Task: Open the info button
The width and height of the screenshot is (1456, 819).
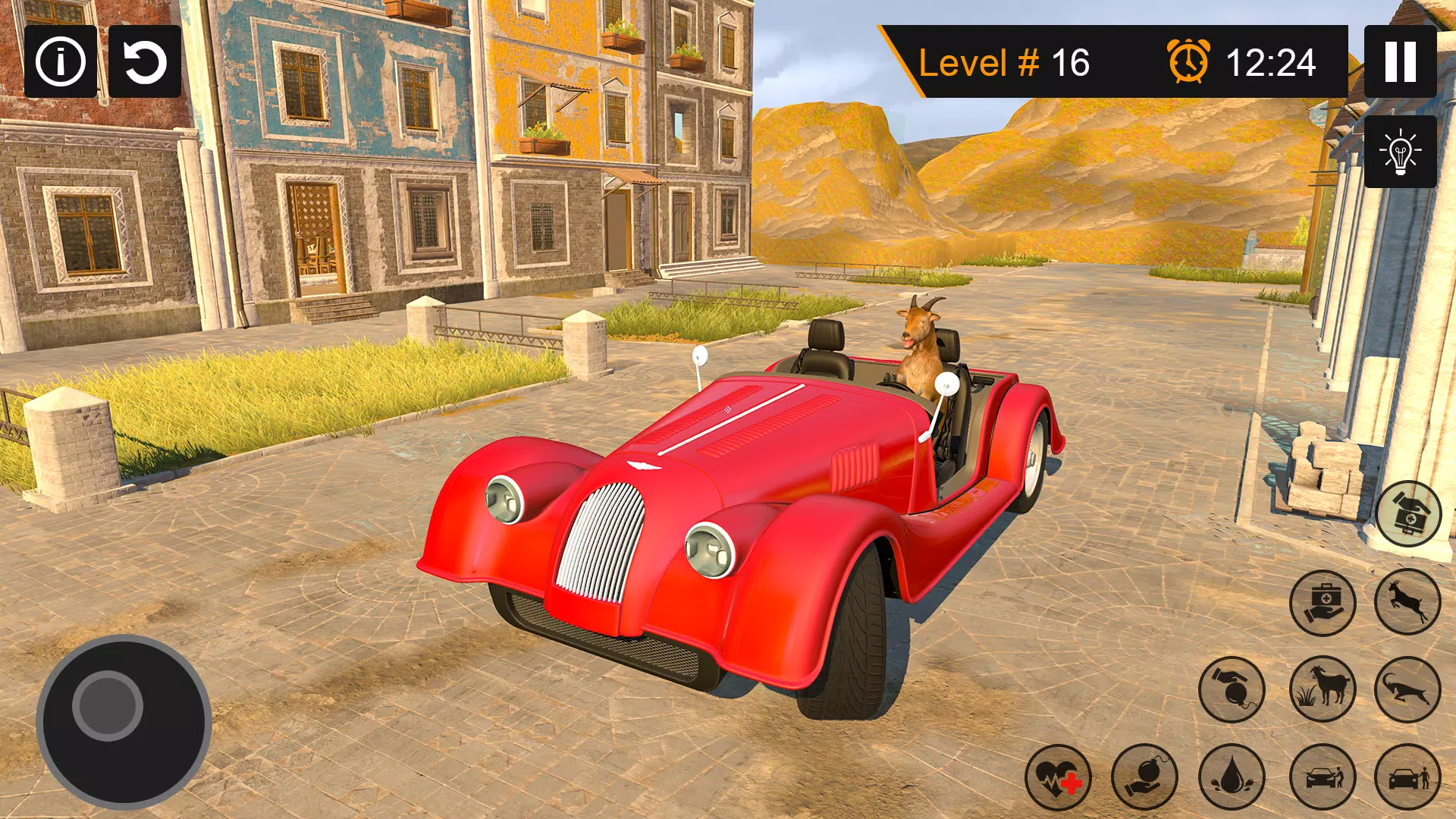Action: [x=61, y=61]
